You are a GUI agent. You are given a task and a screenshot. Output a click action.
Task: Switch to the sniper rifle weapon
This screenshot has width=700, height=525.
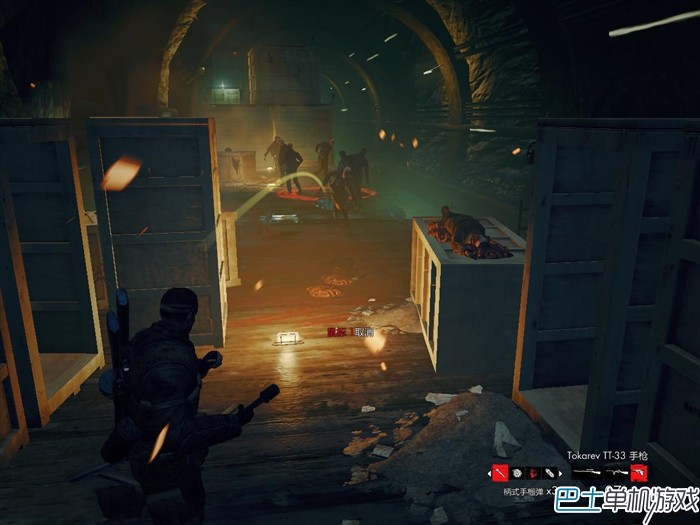(585, 472)
